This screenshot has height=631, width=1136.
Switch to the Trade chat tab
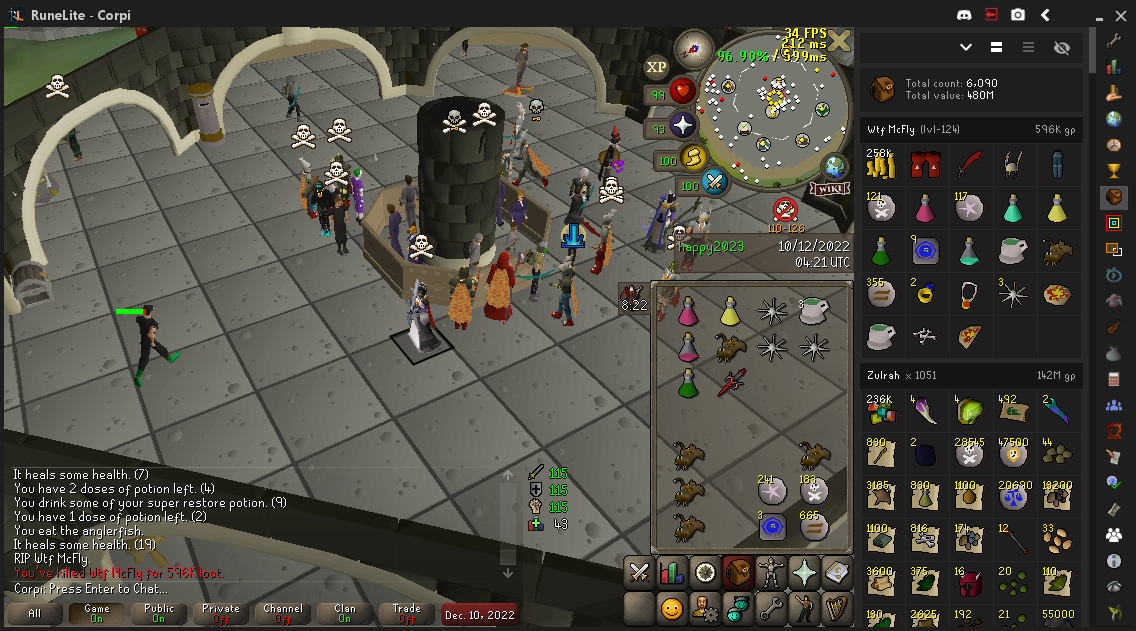(x=407, y=613)
